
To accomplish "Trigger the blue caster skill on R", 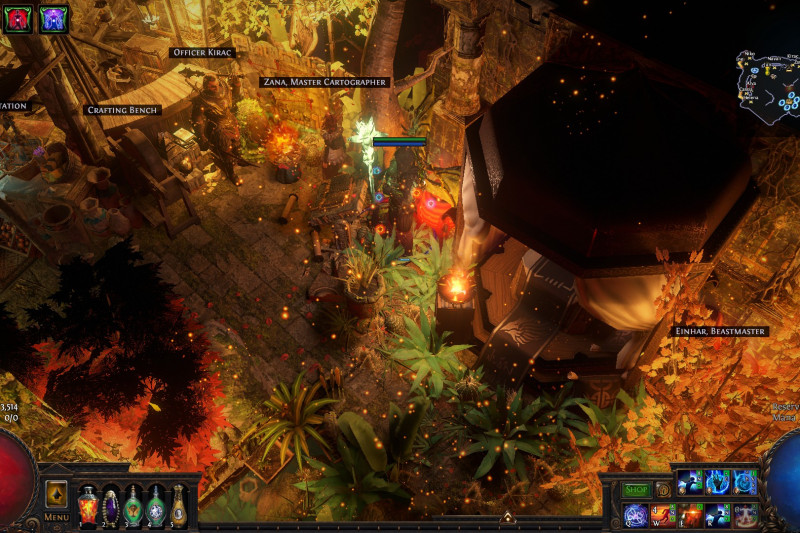I will (x=718, y=515).
